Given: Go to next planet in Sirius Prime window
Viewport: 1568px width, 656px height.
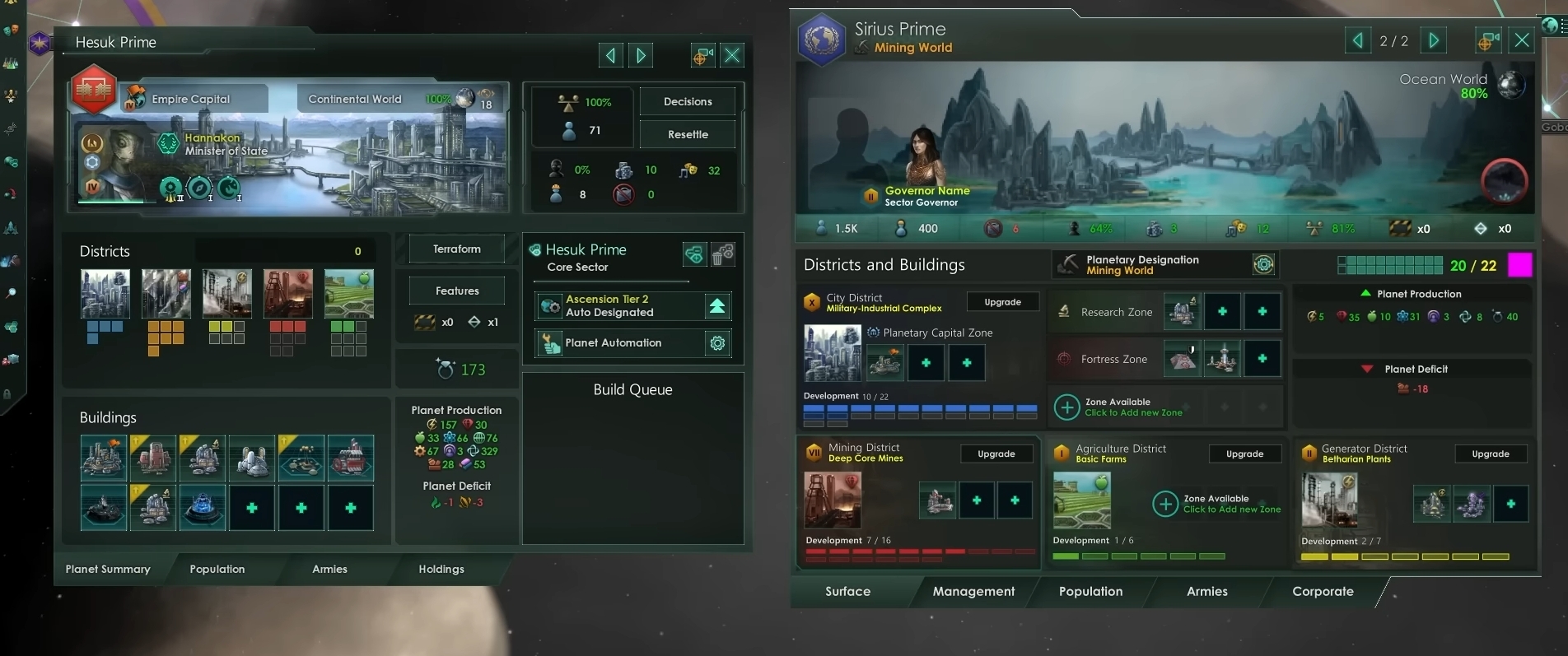Looking at the screenshot, I should tap(1434, 40).
